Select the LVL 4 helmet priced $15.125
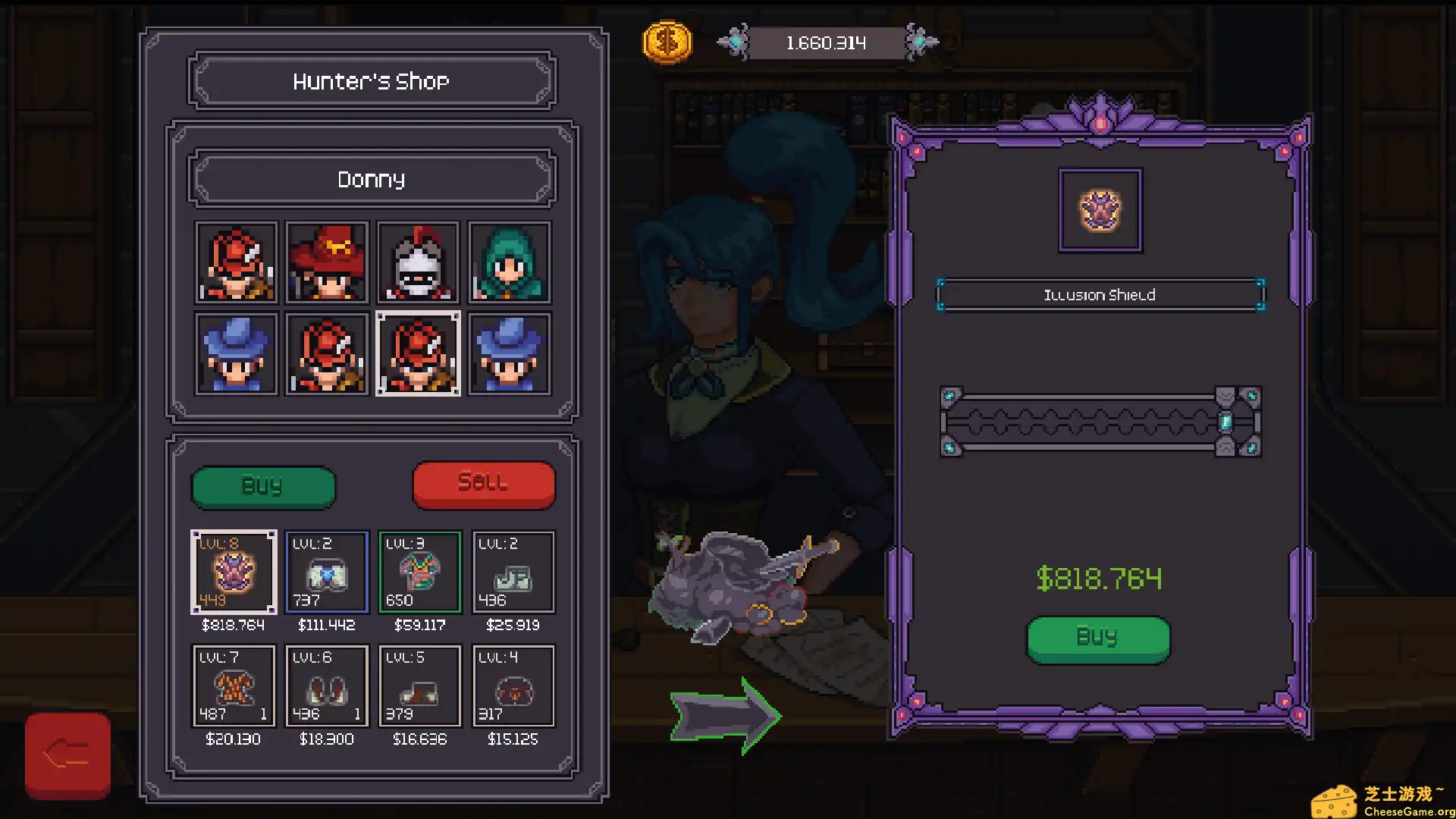The width and height of the screenshot is (1456, 819). click(x=513, y=686)
